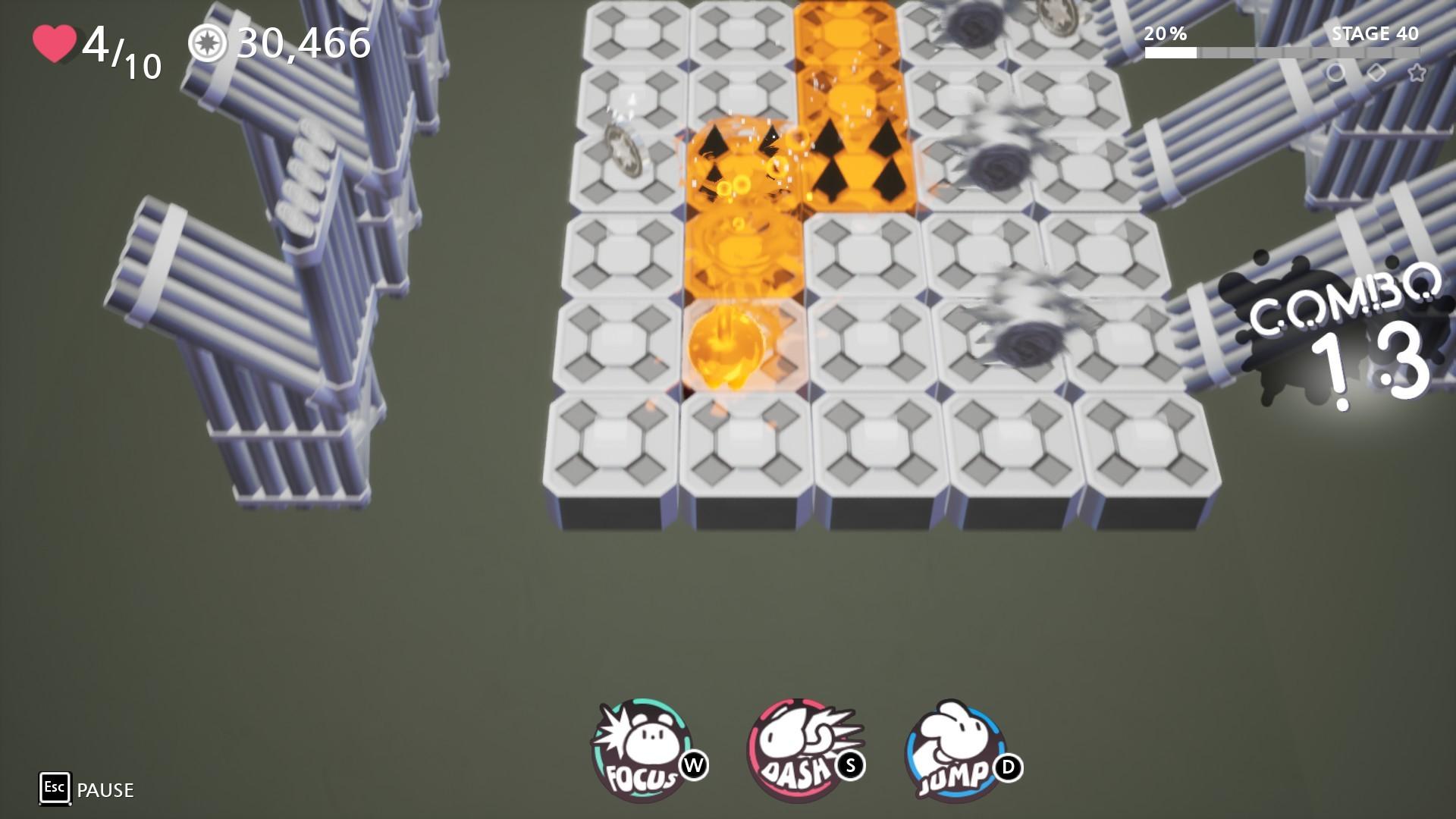Select the star objective icon under STAGE 40

tap(1417, 72)
